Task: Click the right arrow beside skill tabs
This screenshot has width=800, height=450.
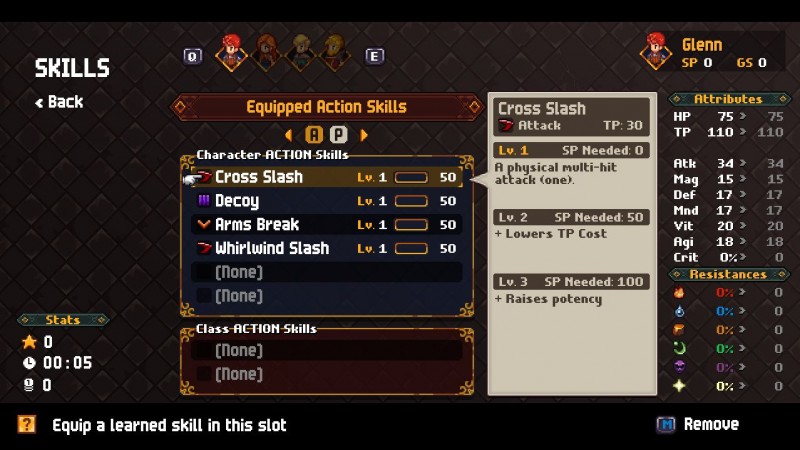Action: (x=364, y=134)
